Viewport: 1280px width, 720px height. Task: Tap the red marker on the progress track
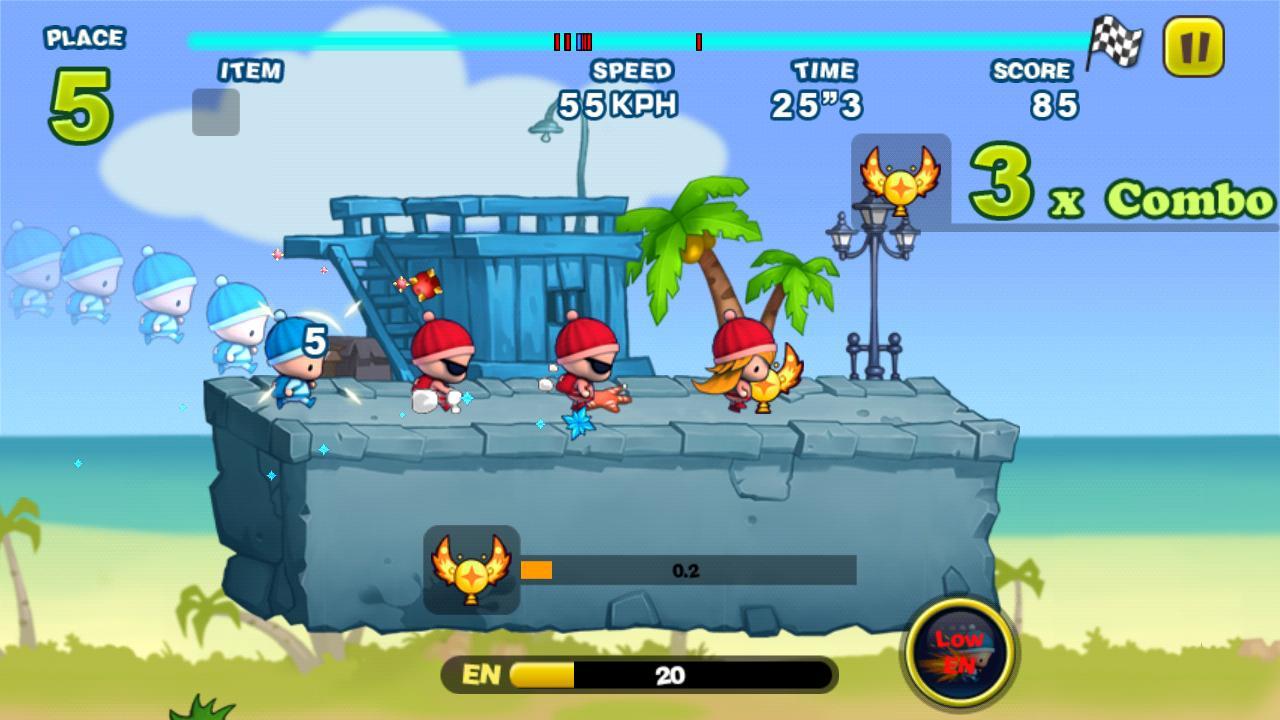(x=697, y=42)
